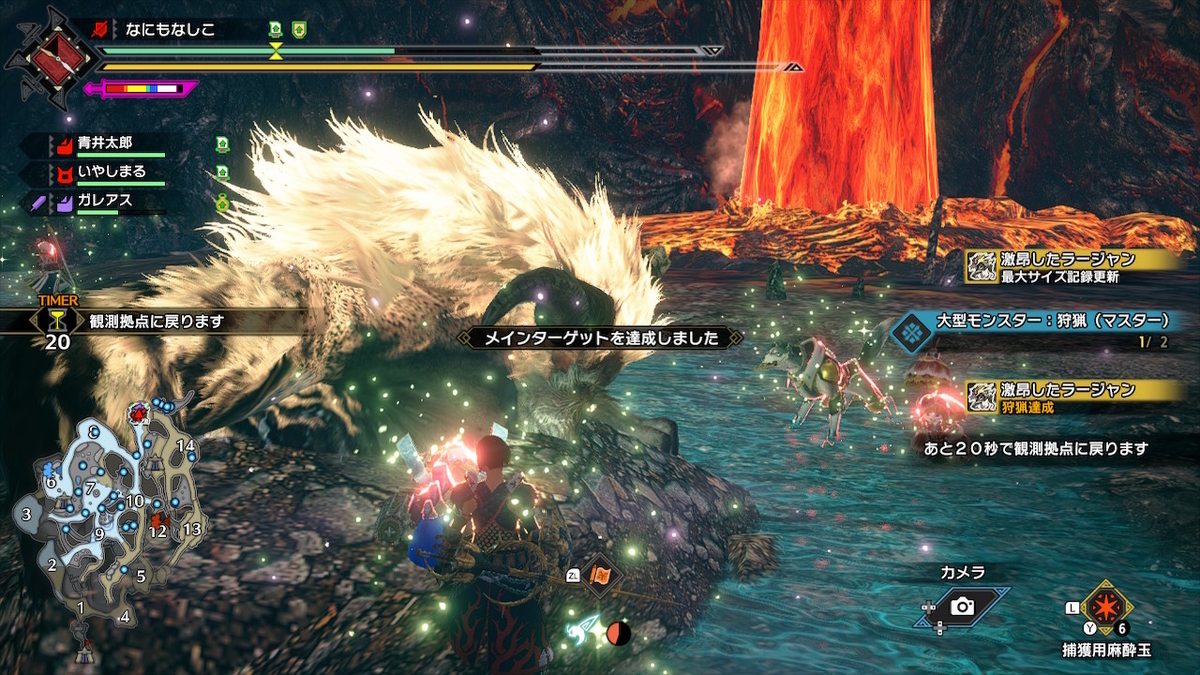Click the weapon sharpness emblem icon
This screenshot has width=1200, height=675.
click(x=52, y=58)
